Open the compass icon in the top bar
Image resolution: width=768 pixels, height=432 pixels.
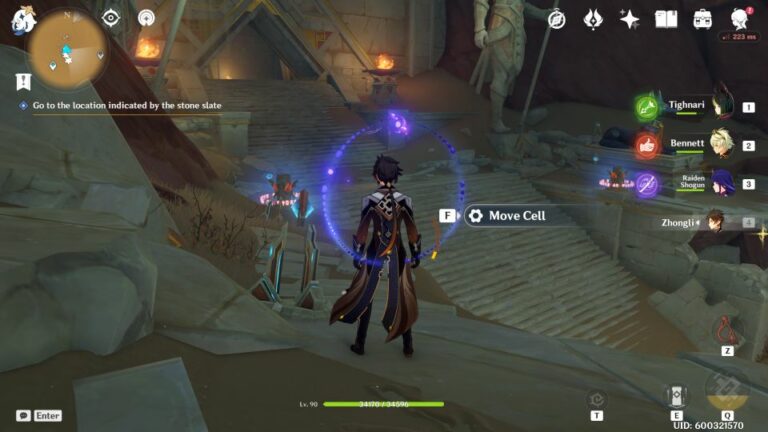tap(557, 19)
